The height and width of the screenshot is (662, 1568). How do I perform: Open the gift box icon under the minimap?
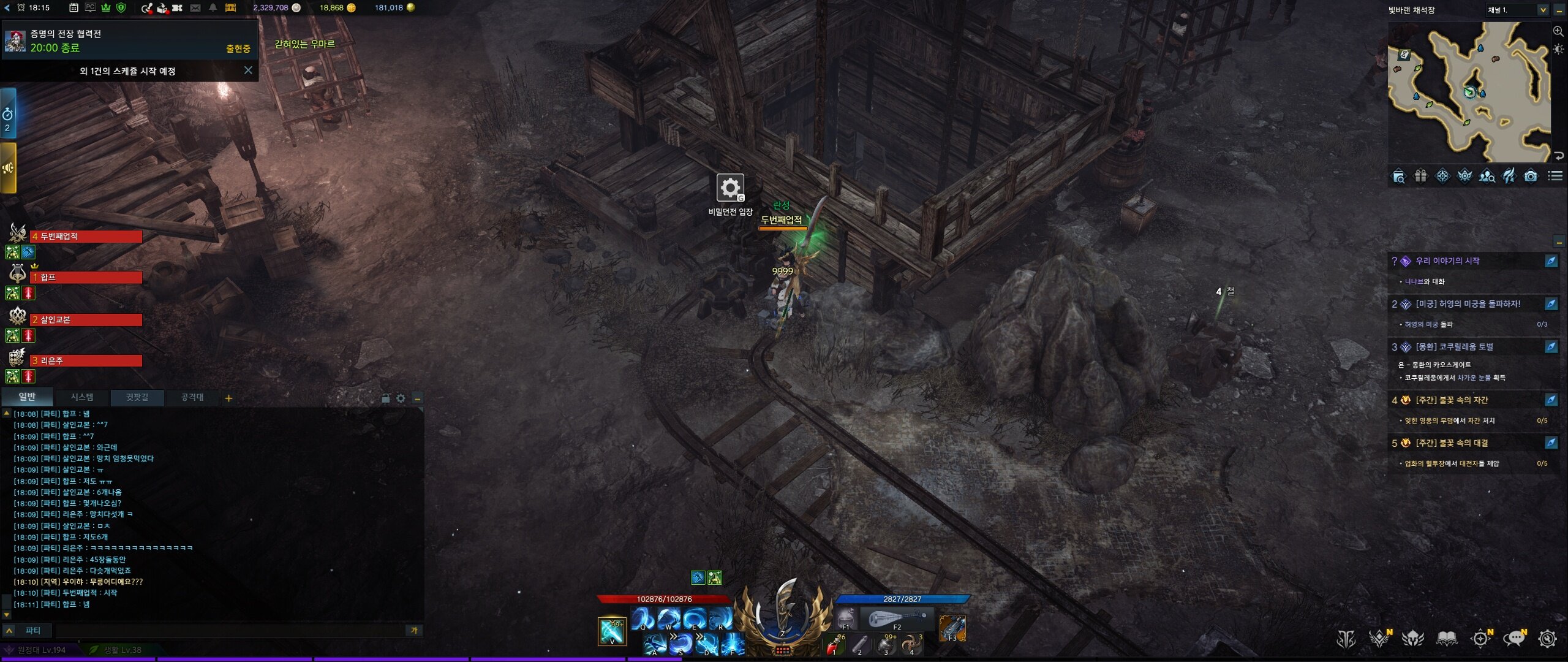pyautogui.click(x=1420, y=177)
